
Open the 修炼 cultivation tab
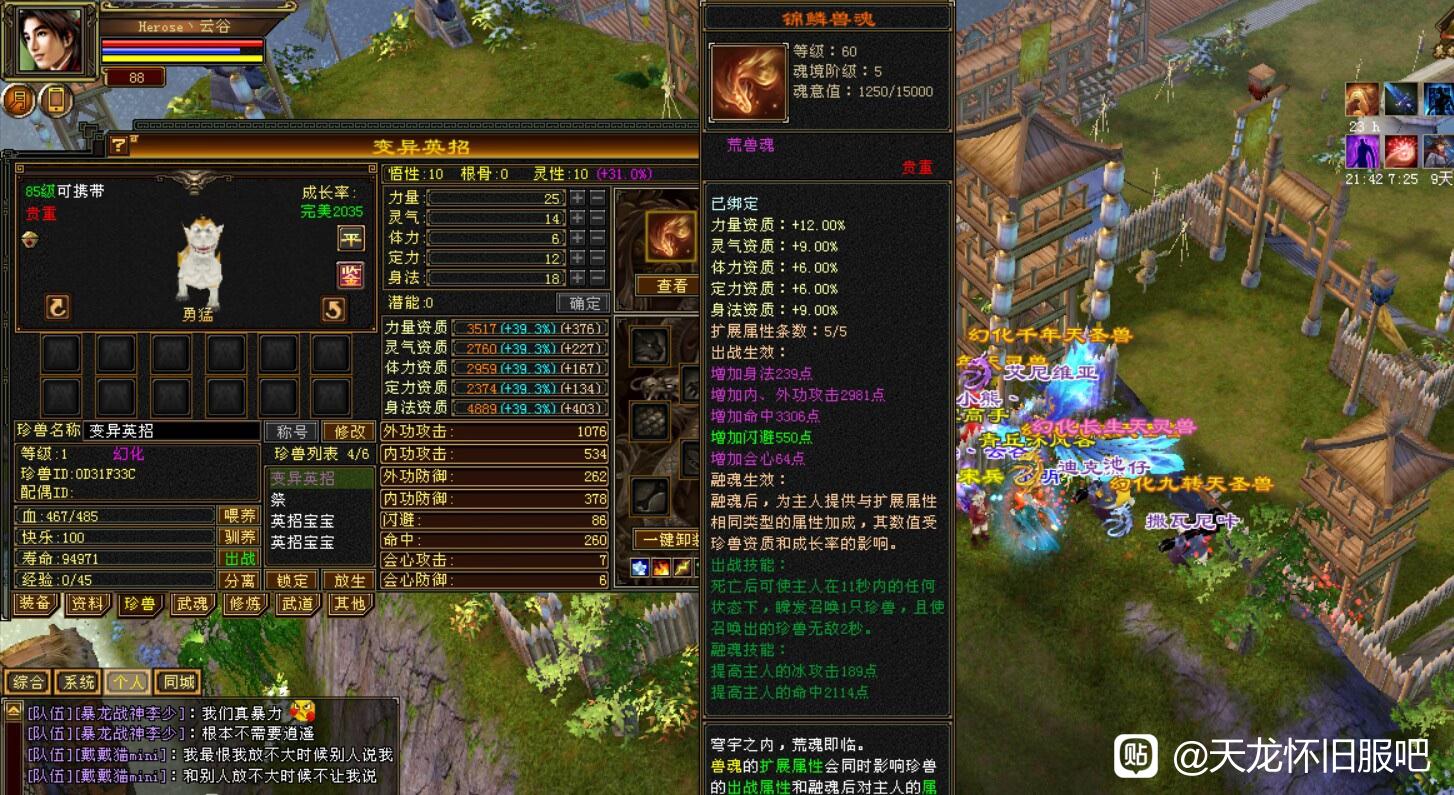(x=245, y=603)
